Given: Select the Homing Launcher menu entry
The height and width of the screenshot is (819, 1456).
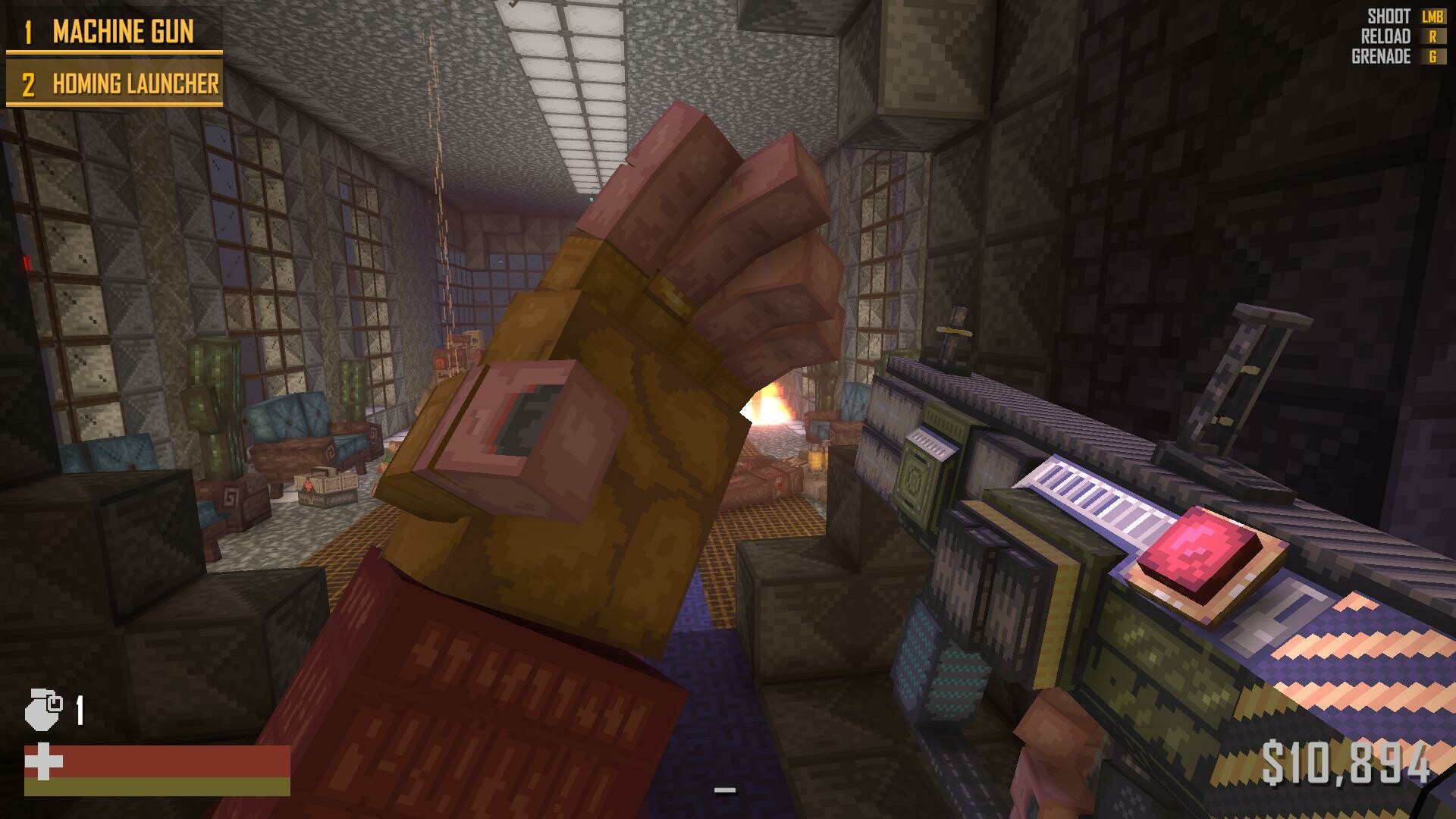Looking at the screenshot, I should click(x=135, y=85).
